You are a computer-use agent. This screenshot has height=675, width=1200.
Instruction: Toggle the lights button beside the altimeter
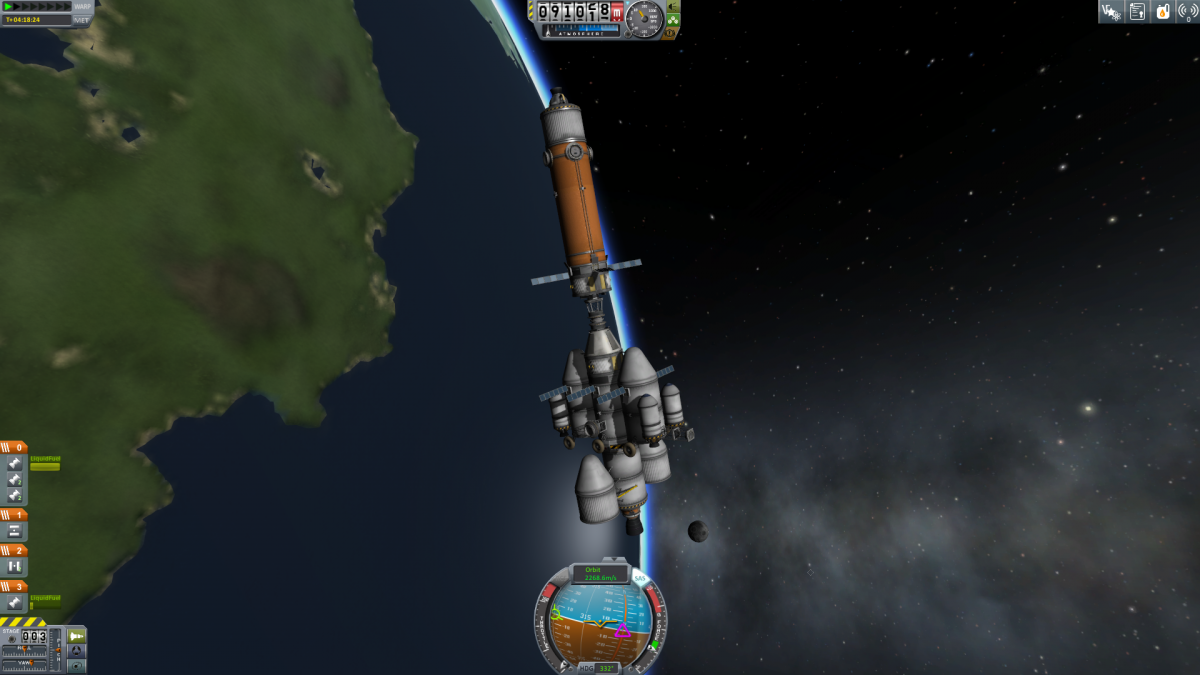673,5
